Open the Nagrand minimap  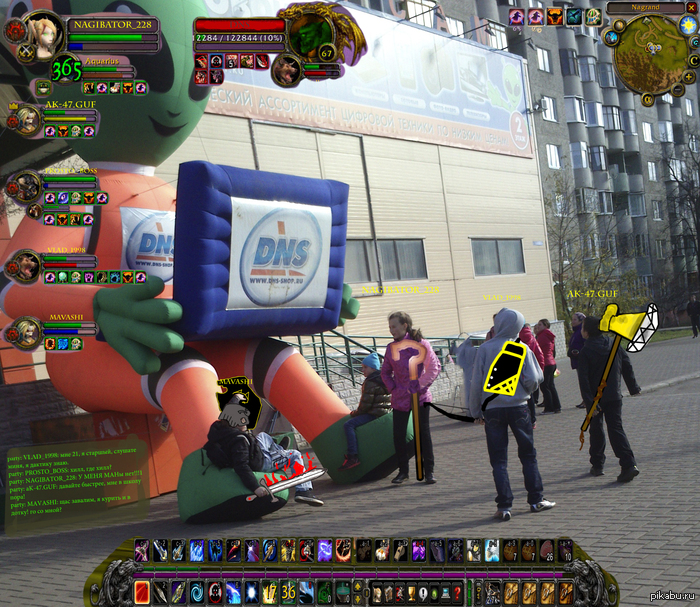[650, 55]
